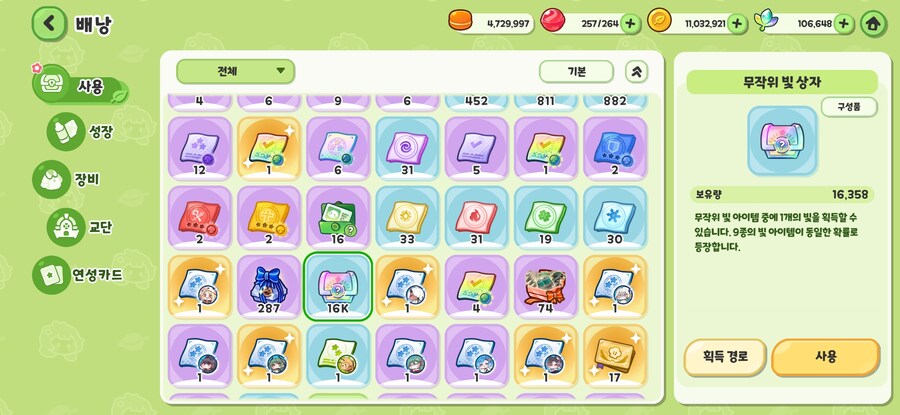The height and width of the screenshot is (415, 900).
Task: Select the 사용 category tab
Action: click(78, 86)
